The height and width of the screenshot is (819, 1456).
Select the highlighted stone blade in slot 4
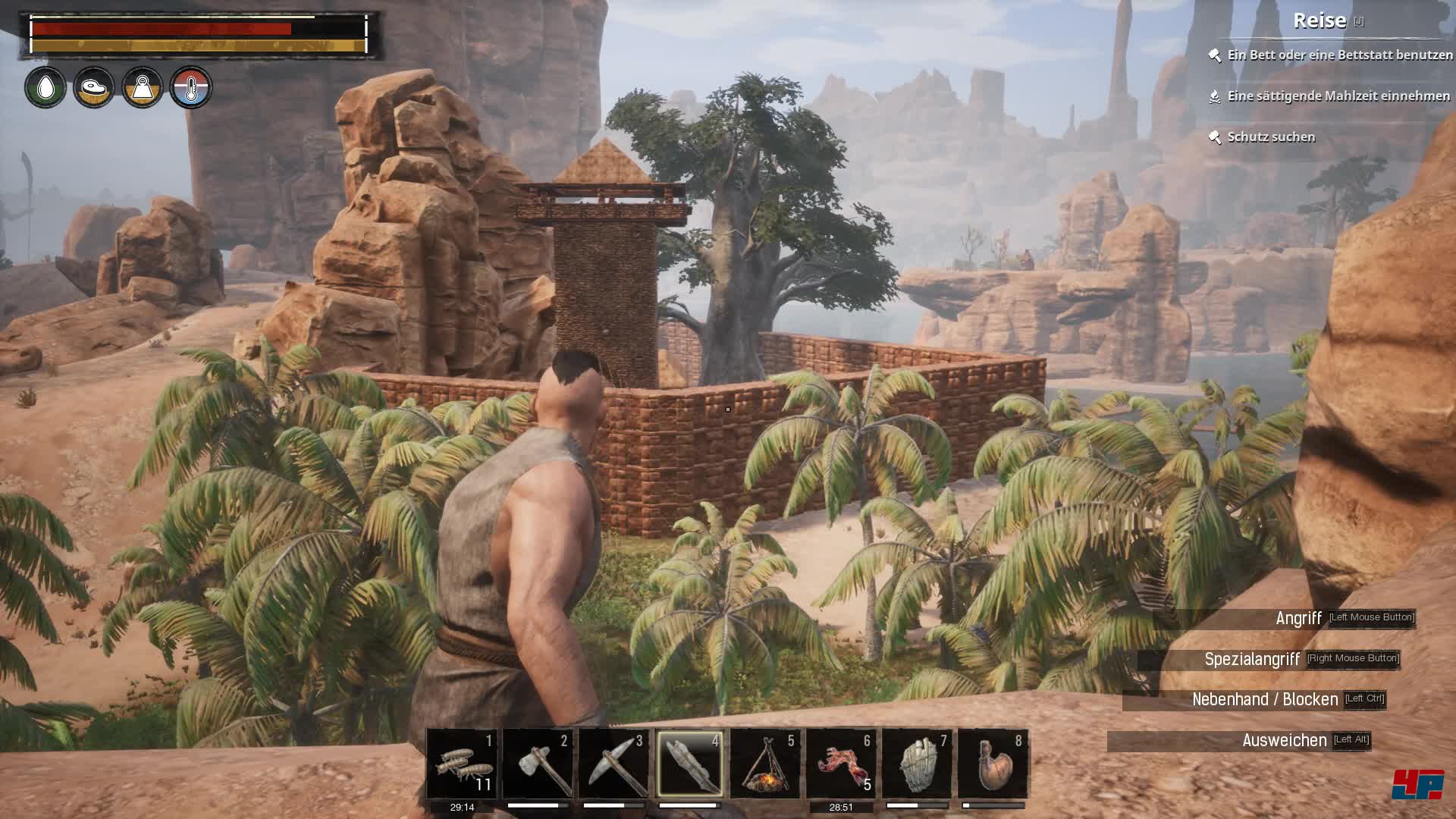689,764
